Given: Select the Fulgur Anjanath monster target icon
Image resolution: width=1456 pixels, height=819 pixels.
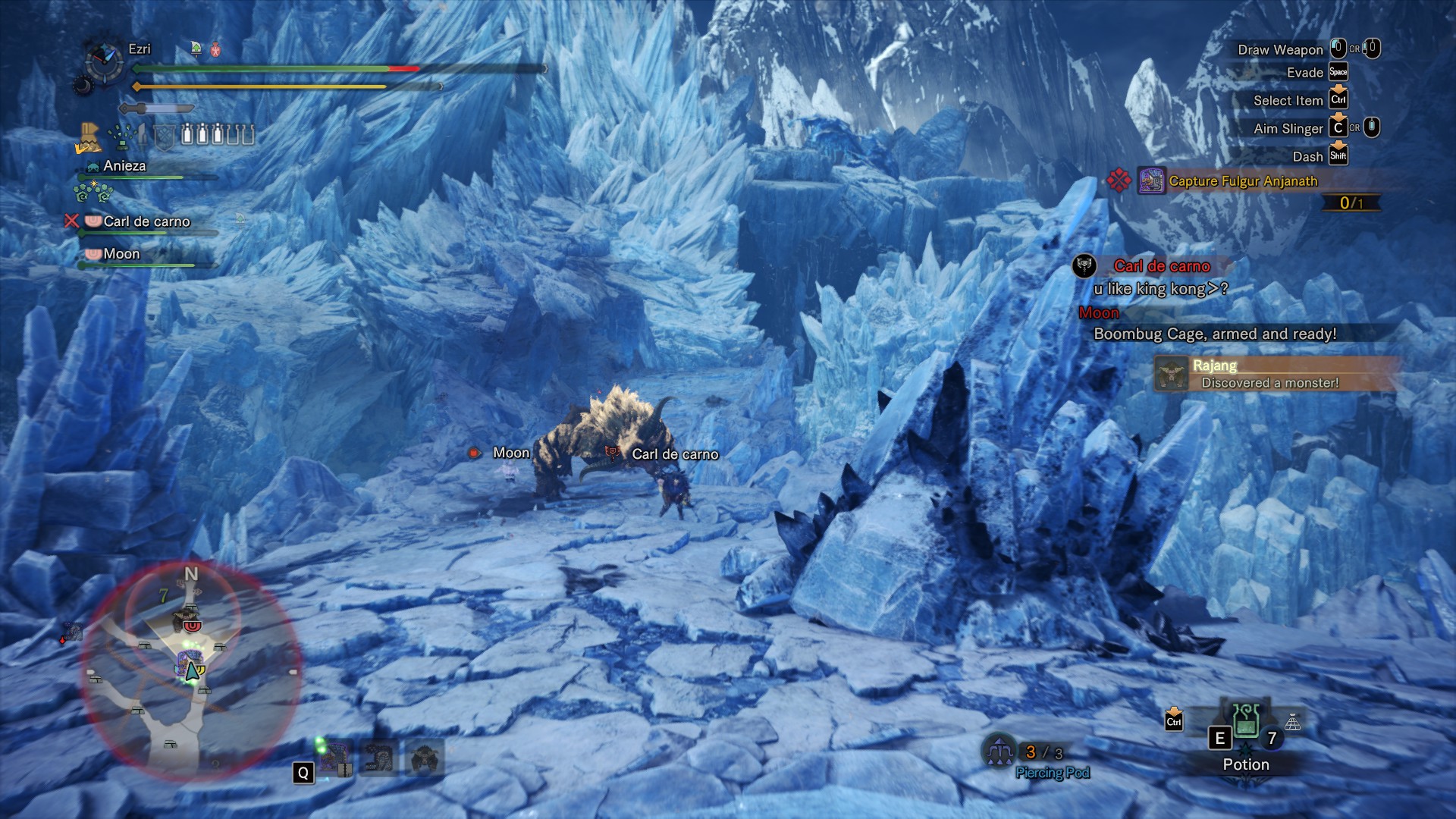Looking at the screenshot, I should pyautogui.click(x=334, y=758).
